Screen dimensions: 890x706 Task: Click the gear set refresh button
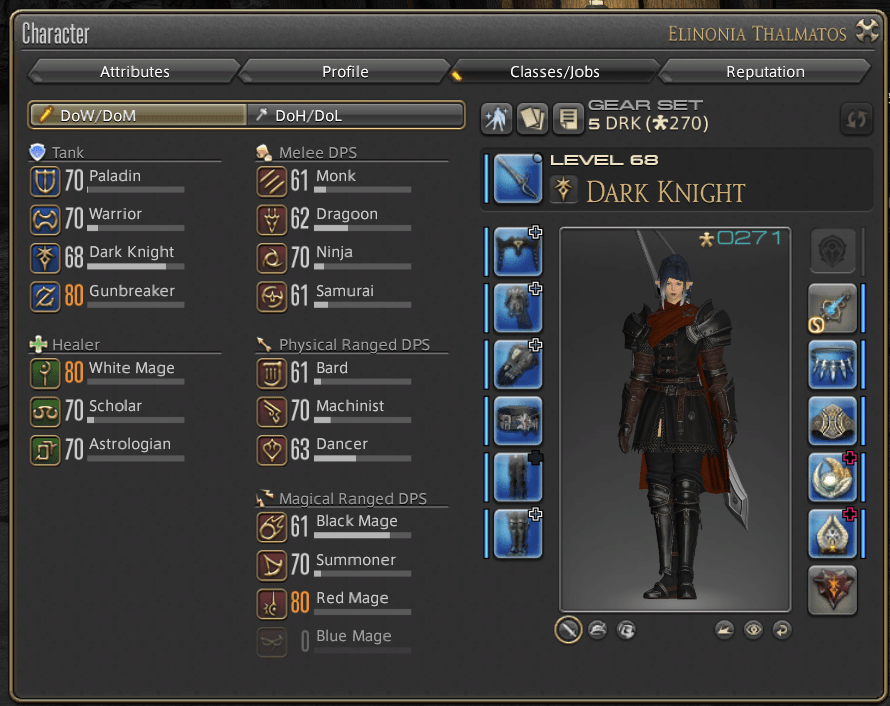[855, 120]
